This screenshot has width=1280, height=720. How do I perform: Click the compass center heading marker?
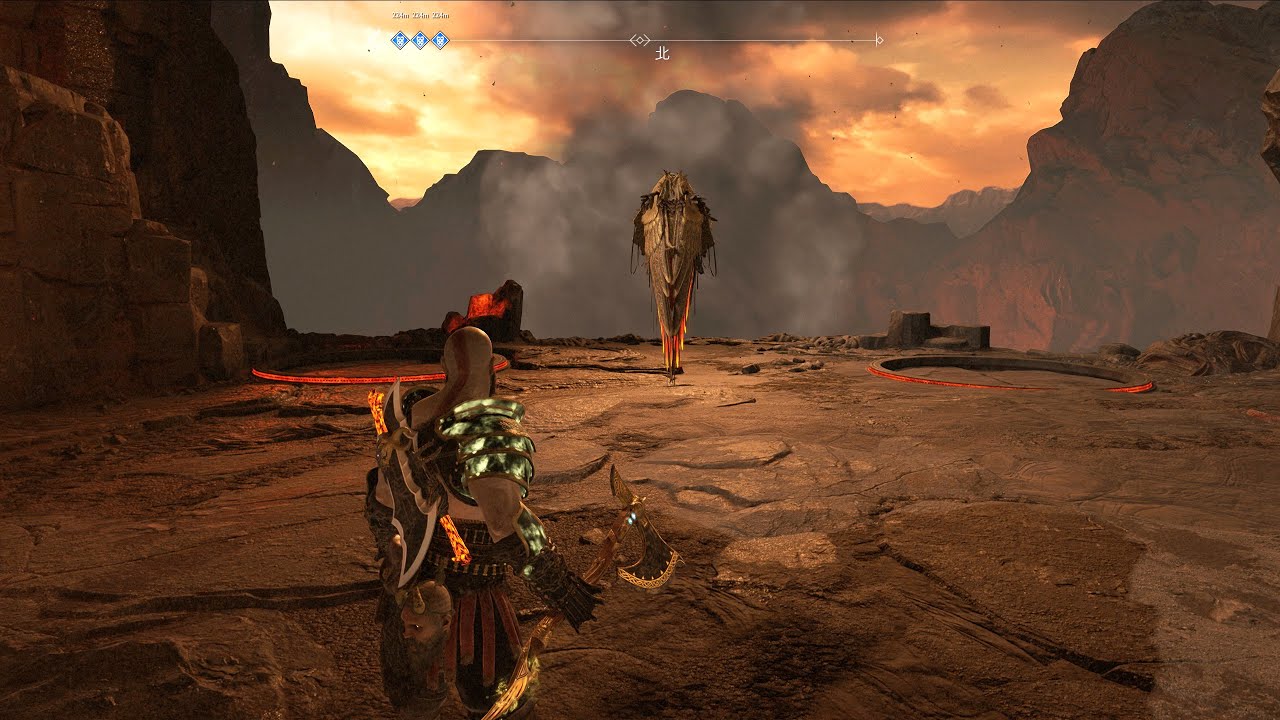[x=639, y=40]
